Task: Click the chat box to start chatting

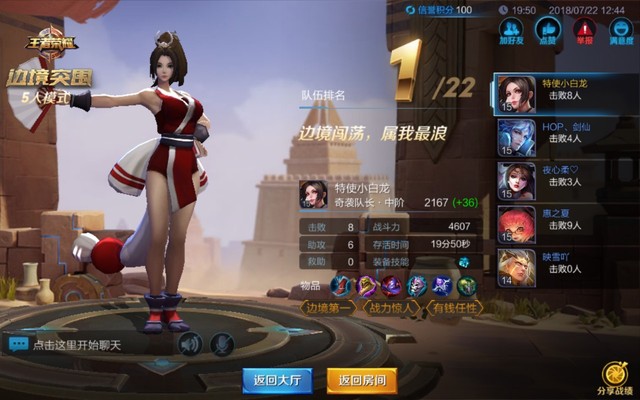Action: point(88,345)
